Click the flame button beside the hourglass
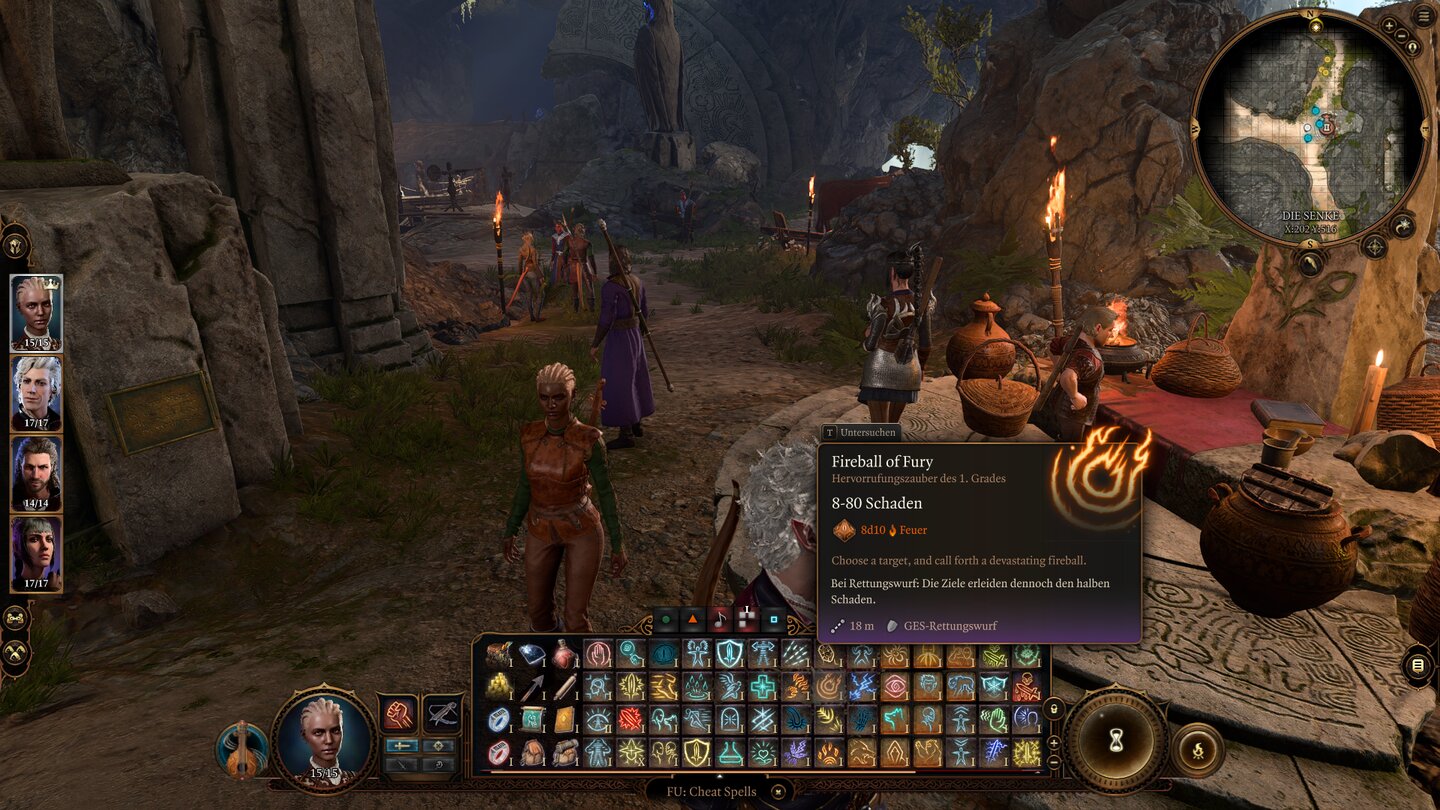 click(1197, 750)
